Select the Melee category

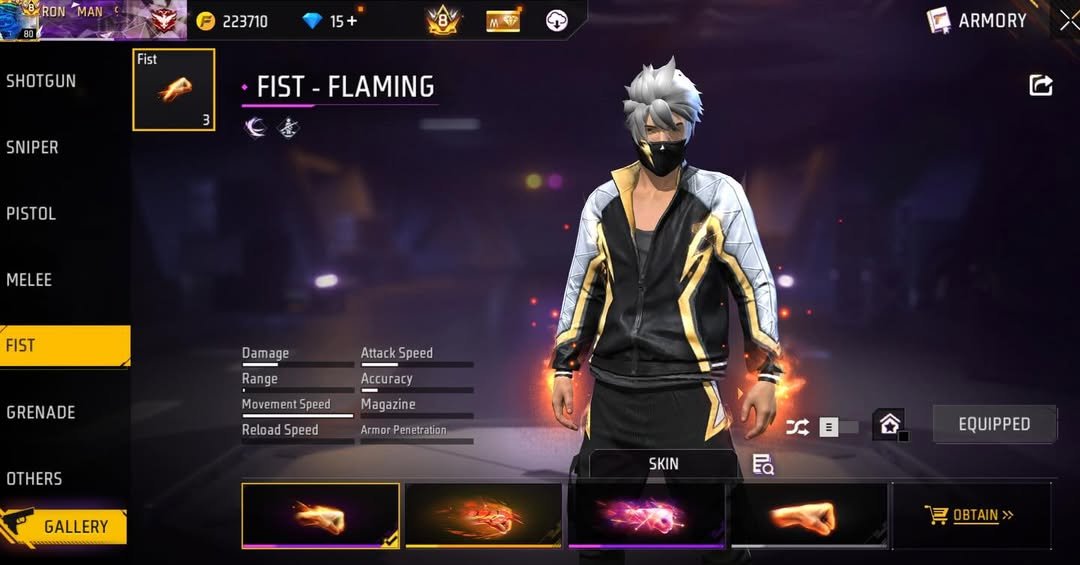(30, 280)
